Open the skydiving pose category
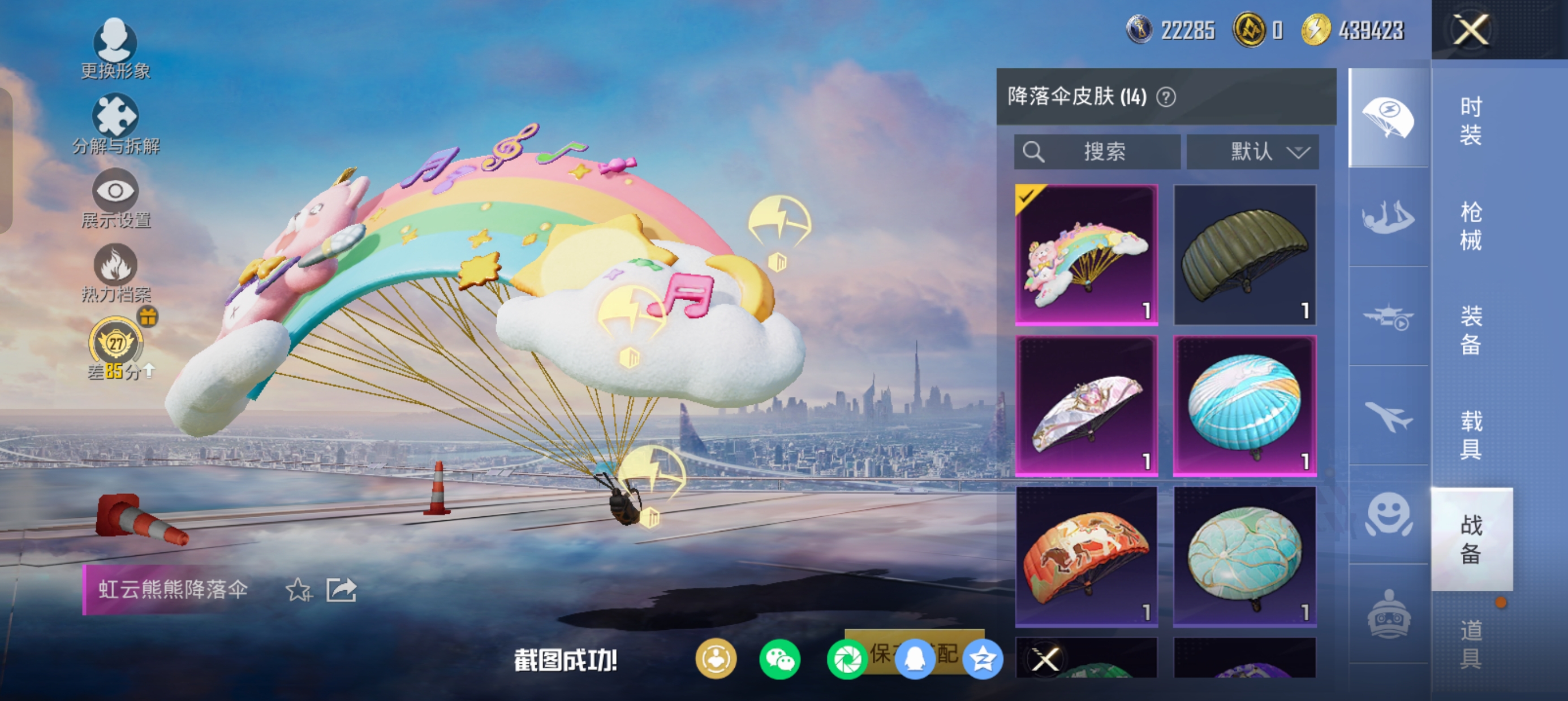The height and width of the screenshot is (701, 1568). coord(1388,217)
